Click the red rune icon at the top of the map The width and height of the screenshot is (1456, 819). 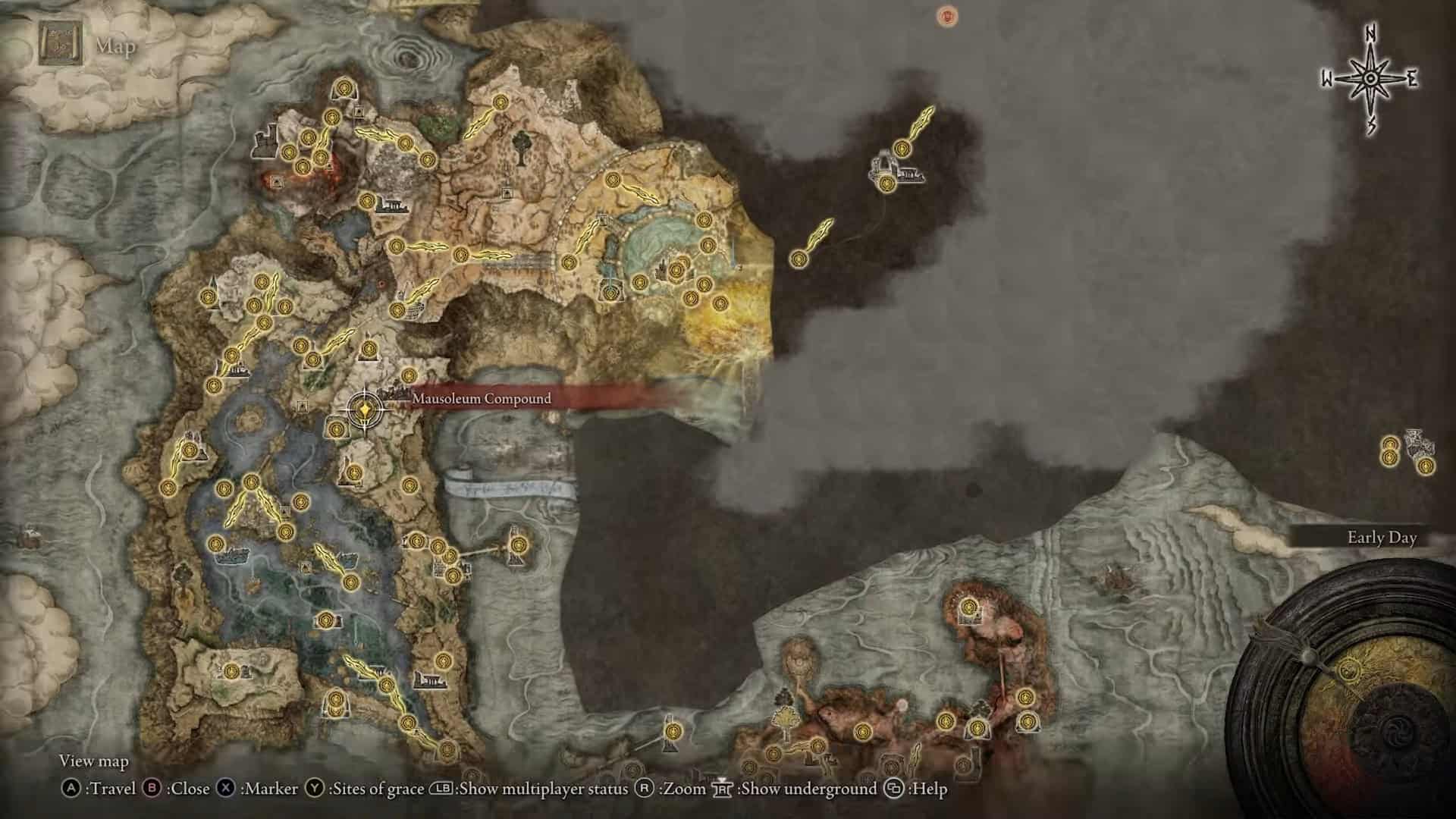click(945, 15)
